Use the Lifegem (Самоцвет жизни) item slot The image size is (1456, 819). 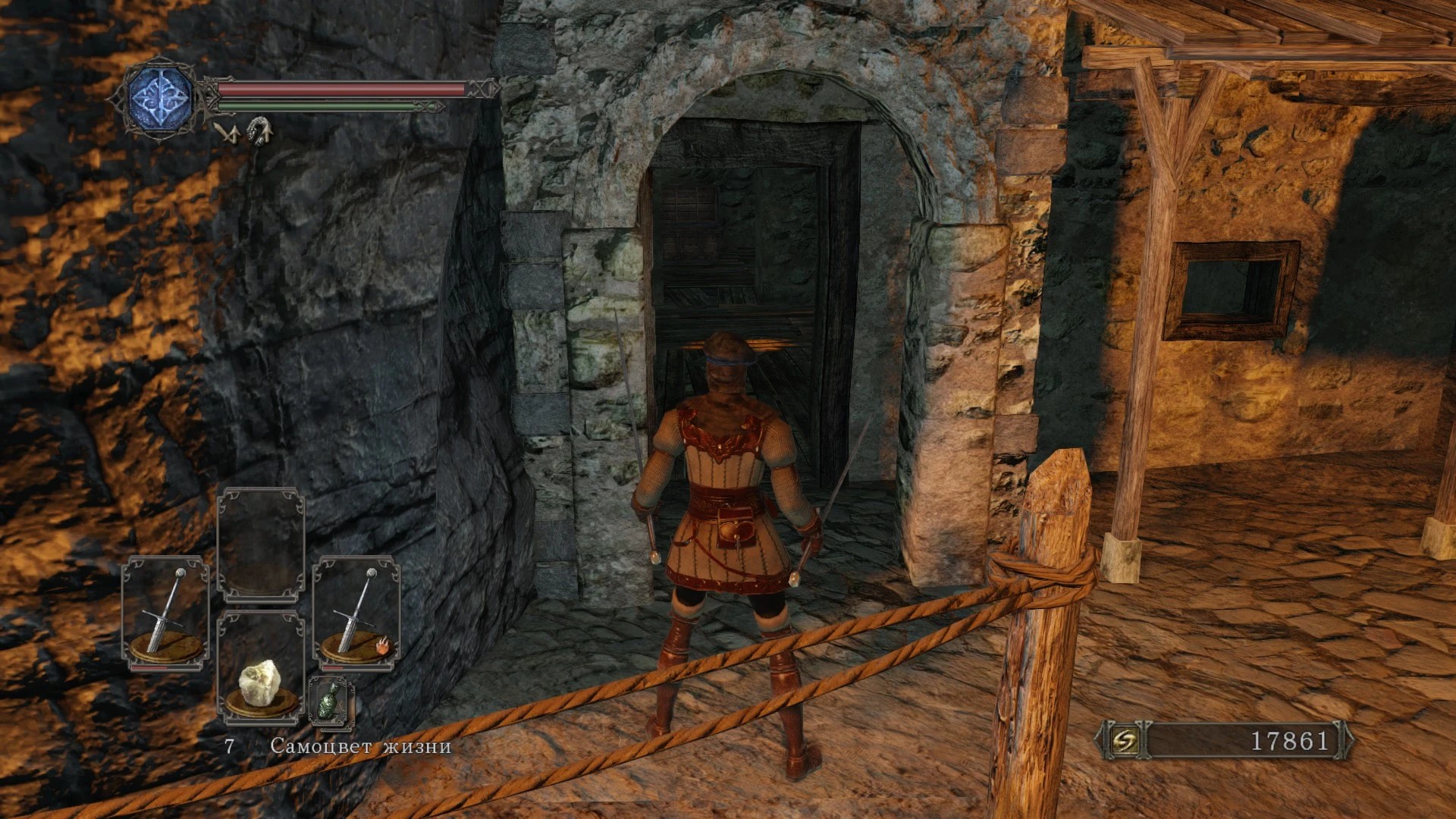[260, 667]
